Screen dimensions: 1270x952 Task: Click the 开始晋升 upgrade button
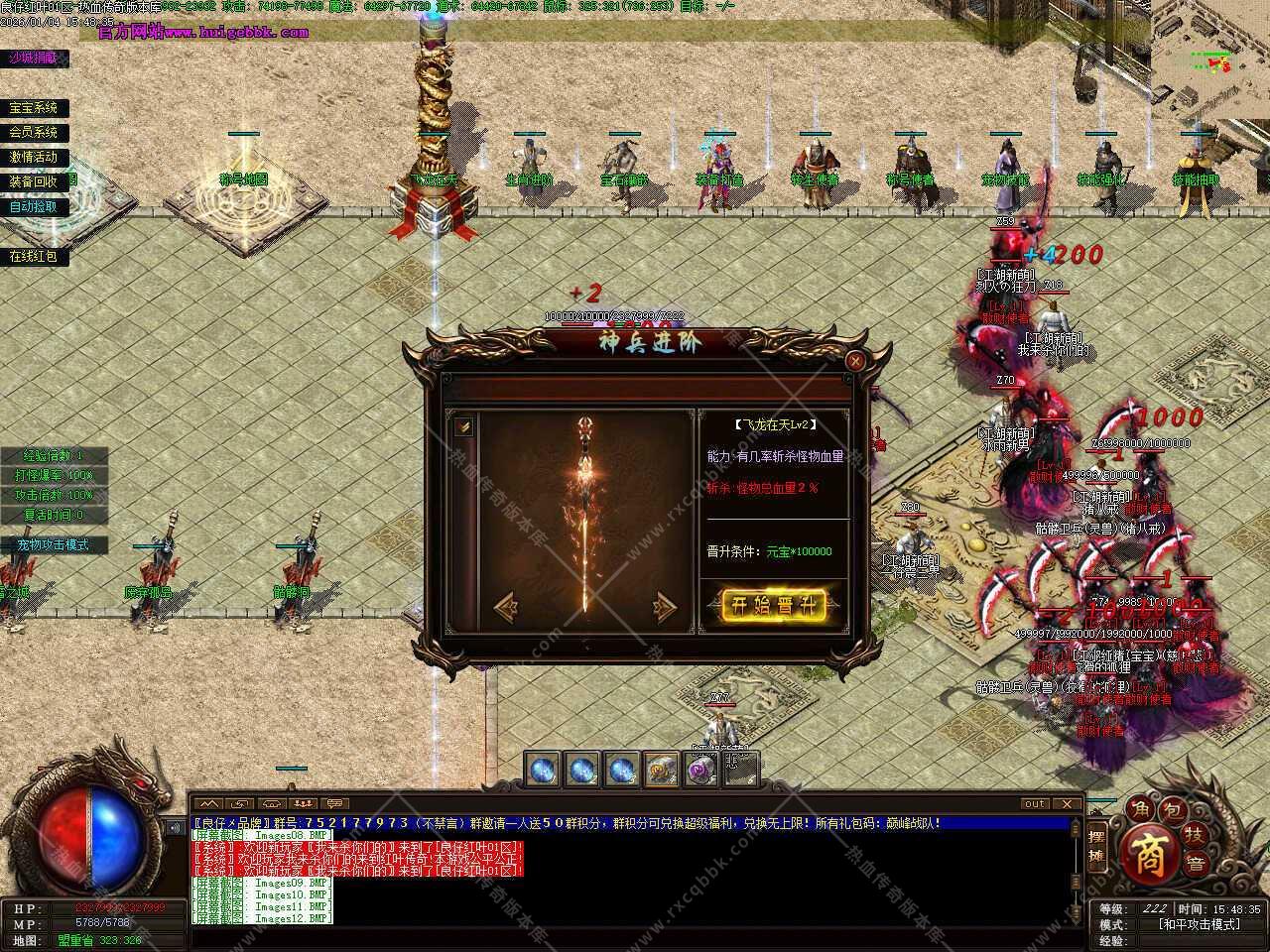pos(773,606)
